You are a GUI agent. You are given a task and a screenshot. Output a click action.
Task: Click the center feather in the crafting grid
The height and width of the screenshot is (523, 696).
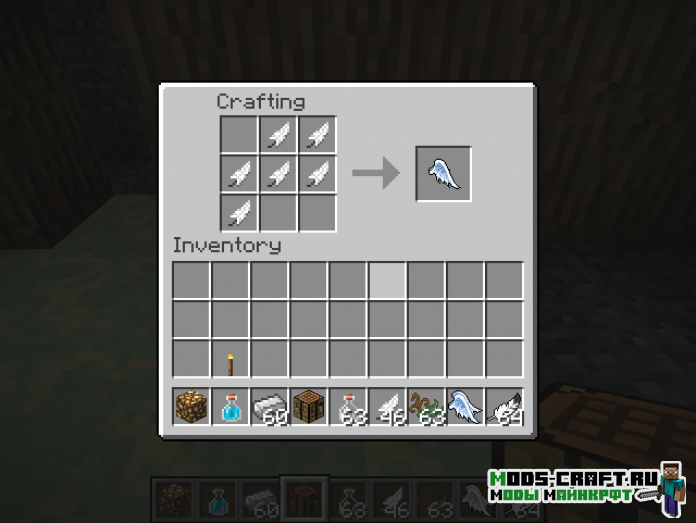click(277, 174)
